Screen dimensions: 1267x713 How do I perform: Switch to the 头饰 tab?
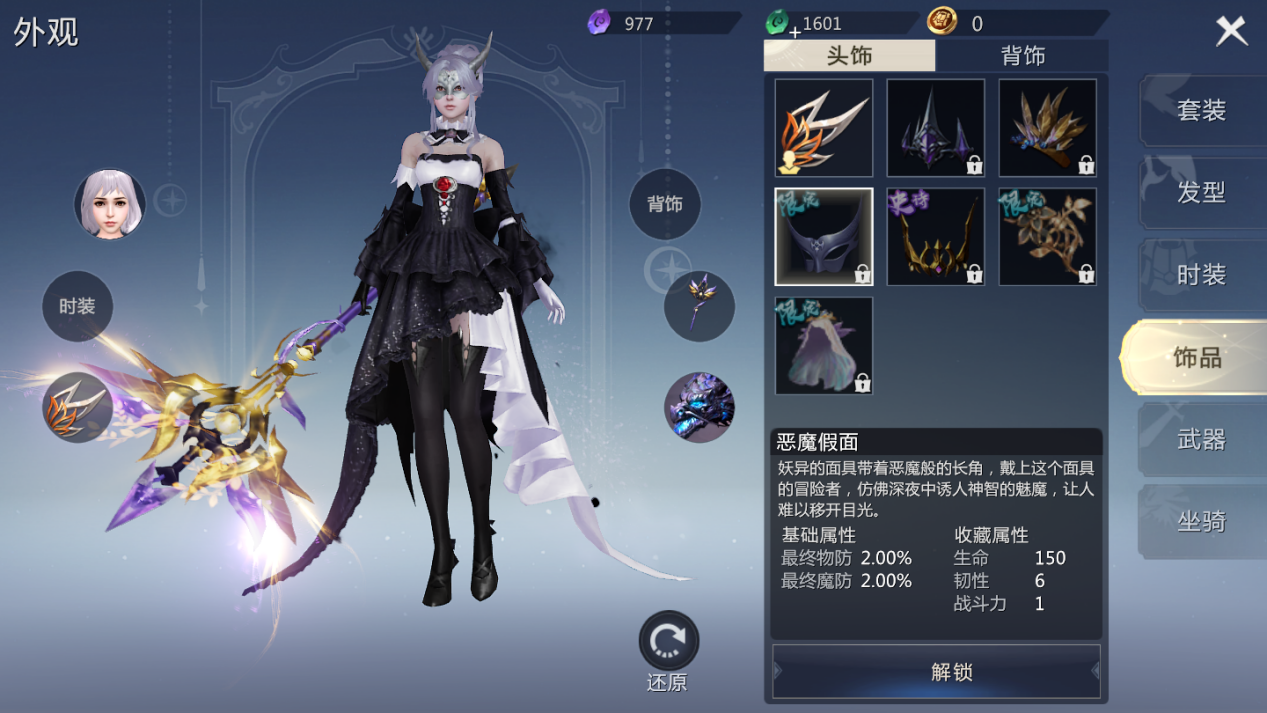849,56
